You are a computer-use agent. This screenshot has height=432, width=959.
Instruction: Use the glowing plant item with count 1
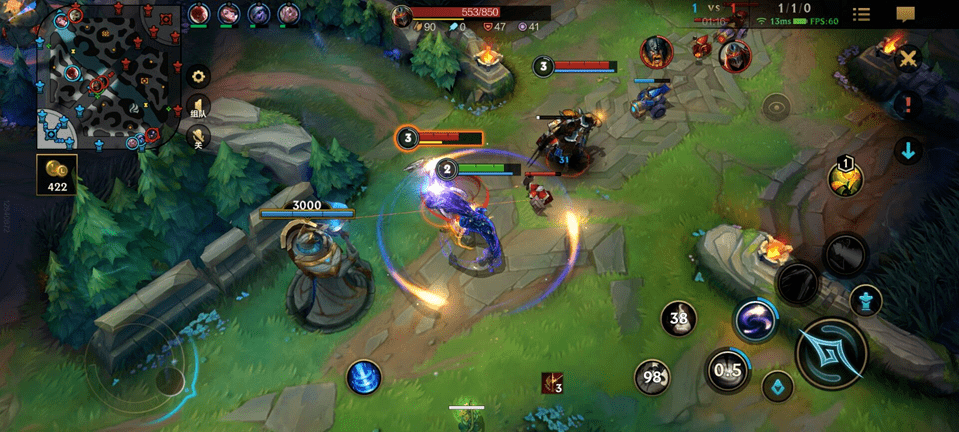845,178
